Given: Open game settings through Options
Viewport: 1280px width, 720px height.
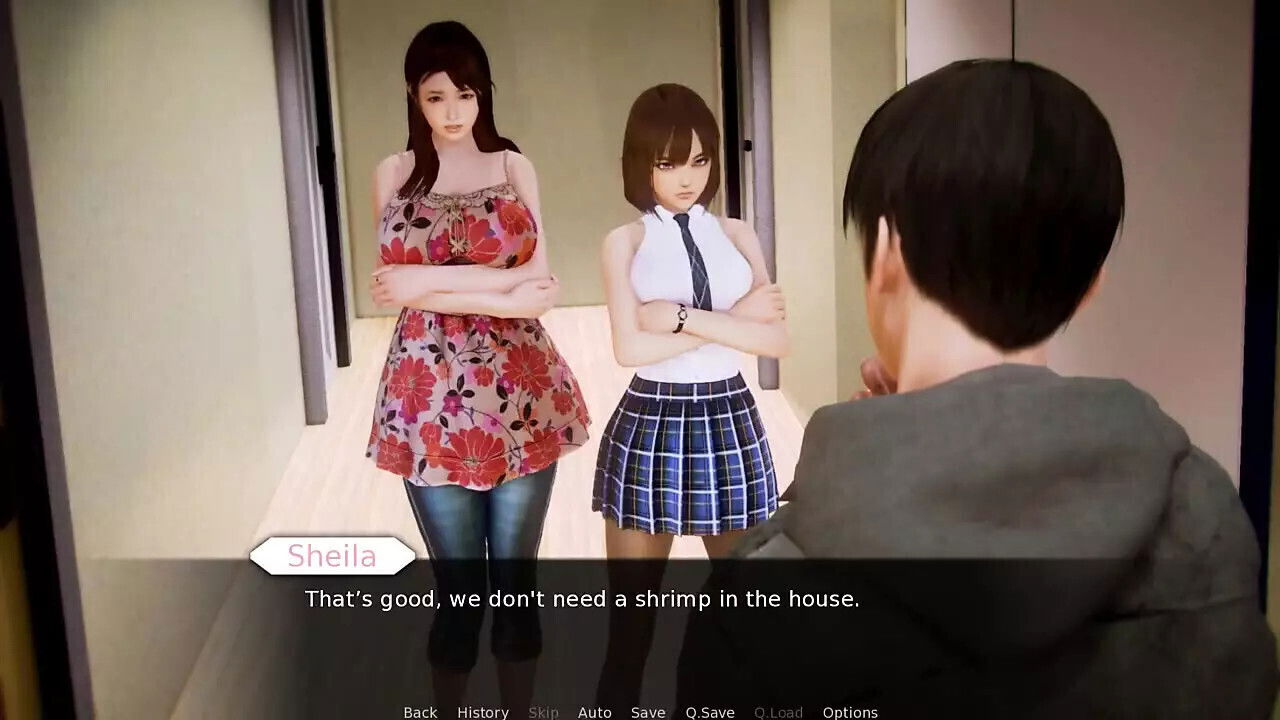Looking at the screenshot, I should [x=851, y=712].
